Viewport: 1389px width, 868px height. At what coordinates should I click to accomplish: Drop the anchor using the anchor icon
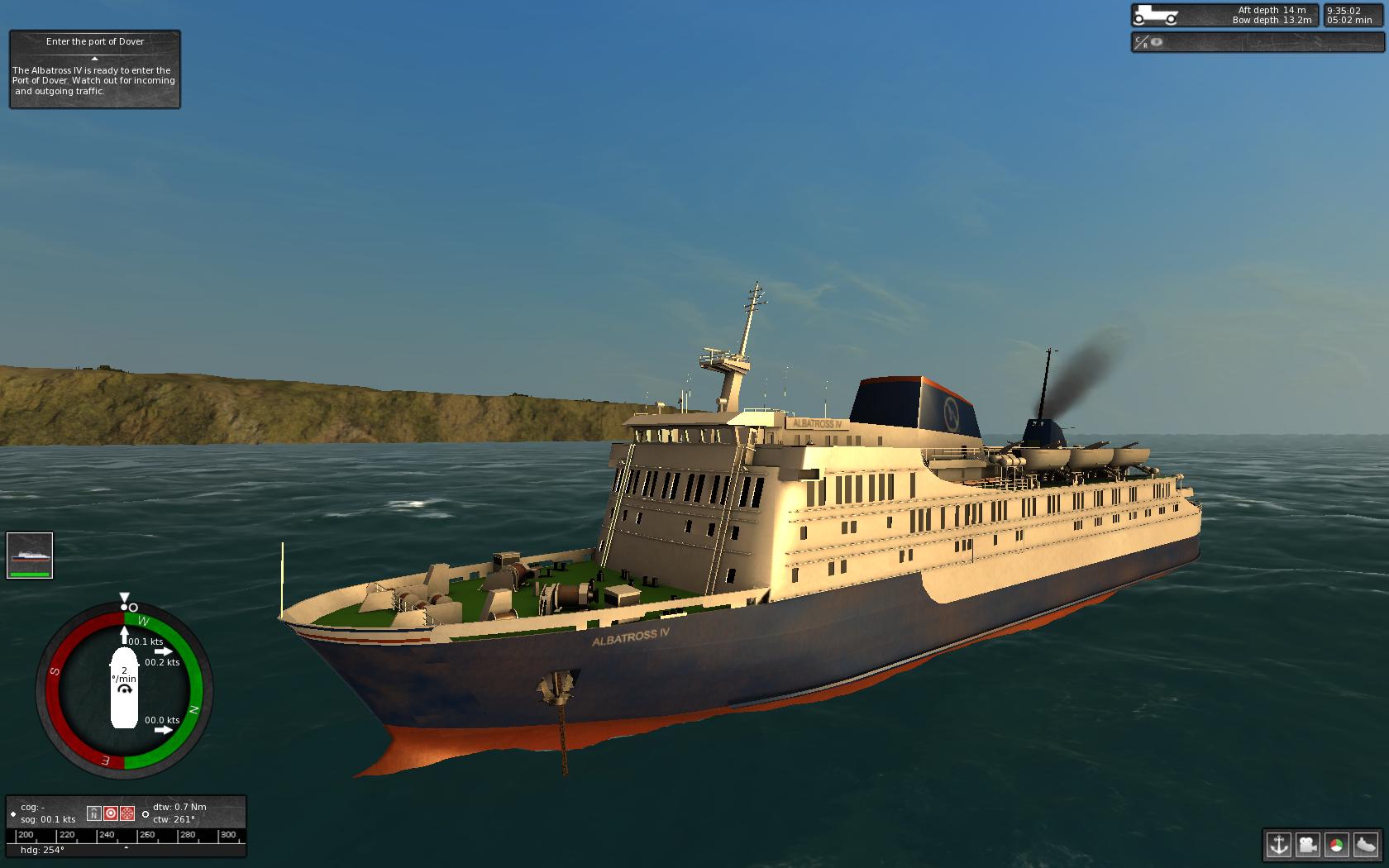coord(1277,846)
